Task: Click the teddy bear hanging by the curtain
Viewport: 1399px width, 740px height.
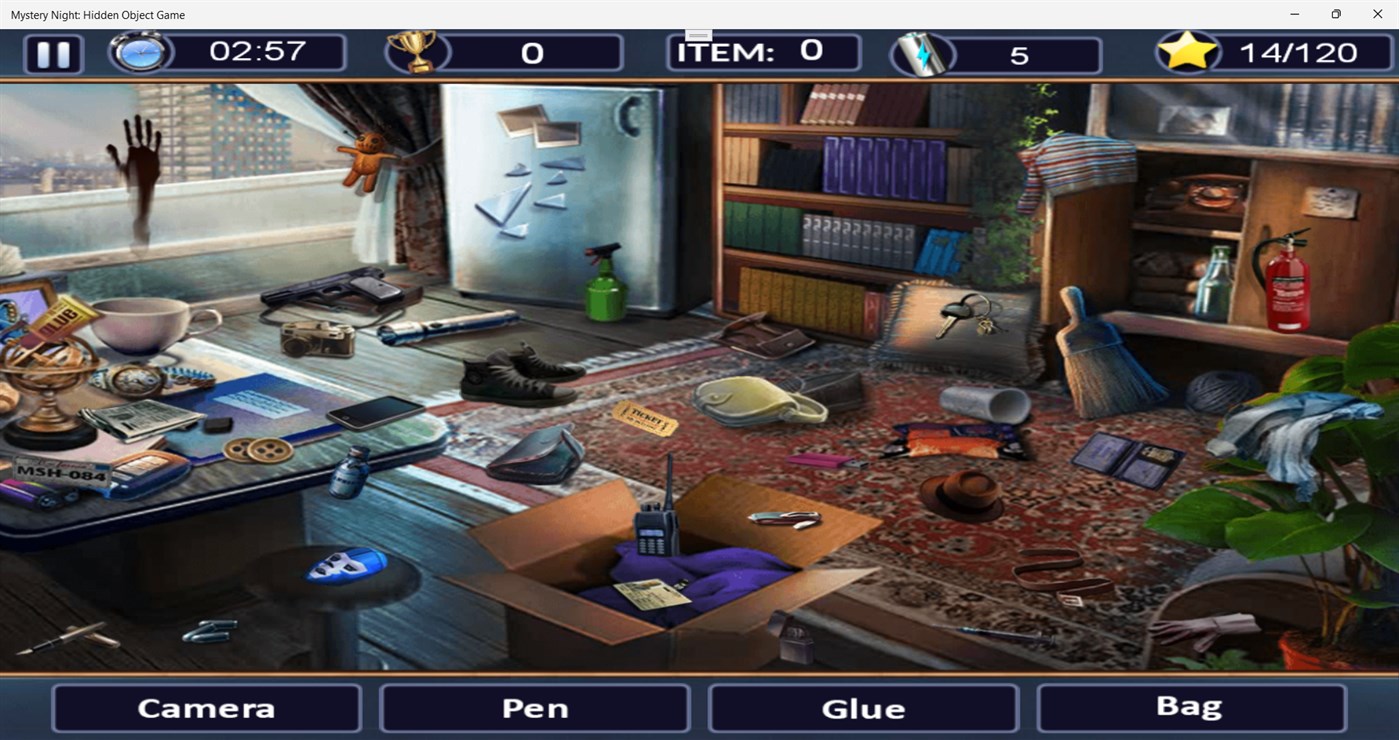Action: (x=370, y=160)
